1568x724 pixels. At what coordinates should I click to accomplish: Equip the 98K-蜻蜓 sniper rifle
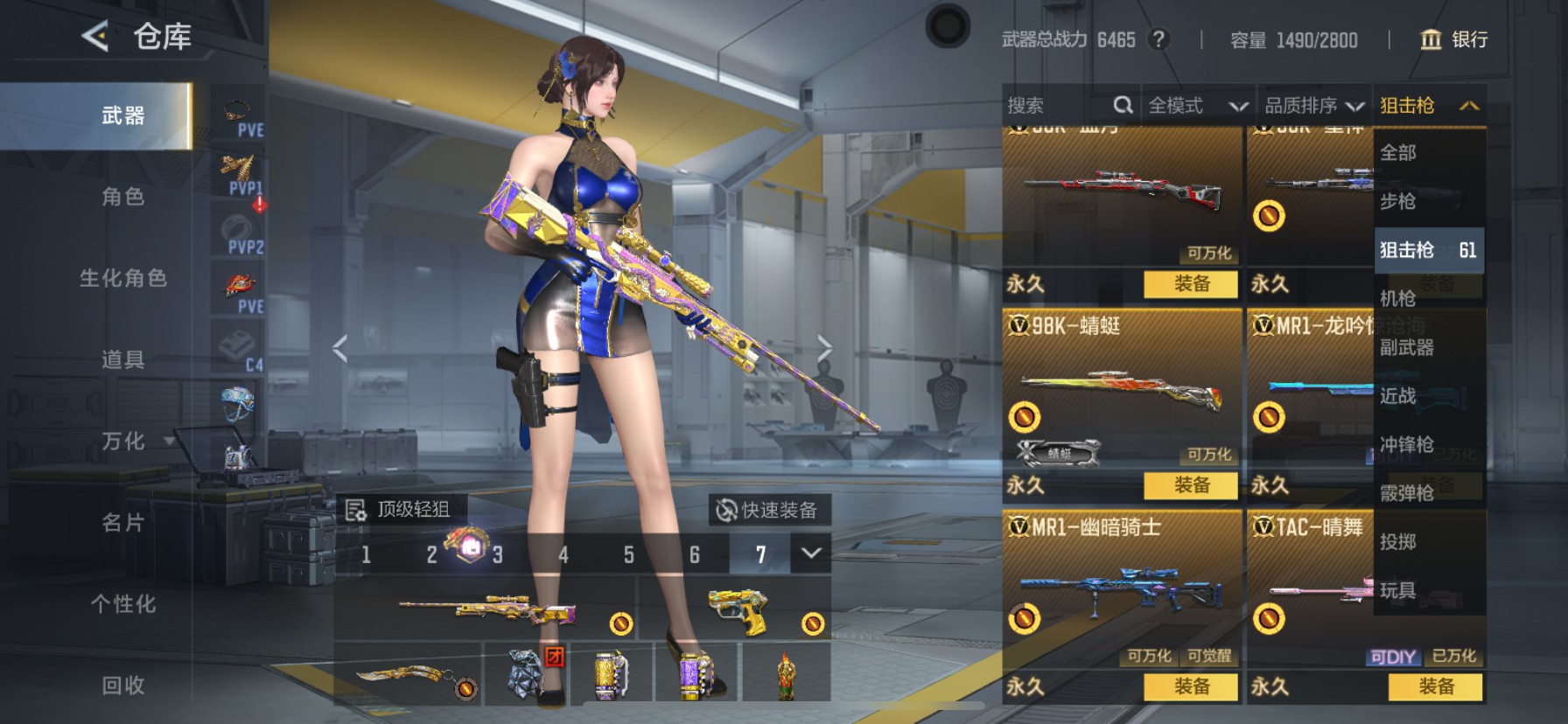[x=1193, y=486]
